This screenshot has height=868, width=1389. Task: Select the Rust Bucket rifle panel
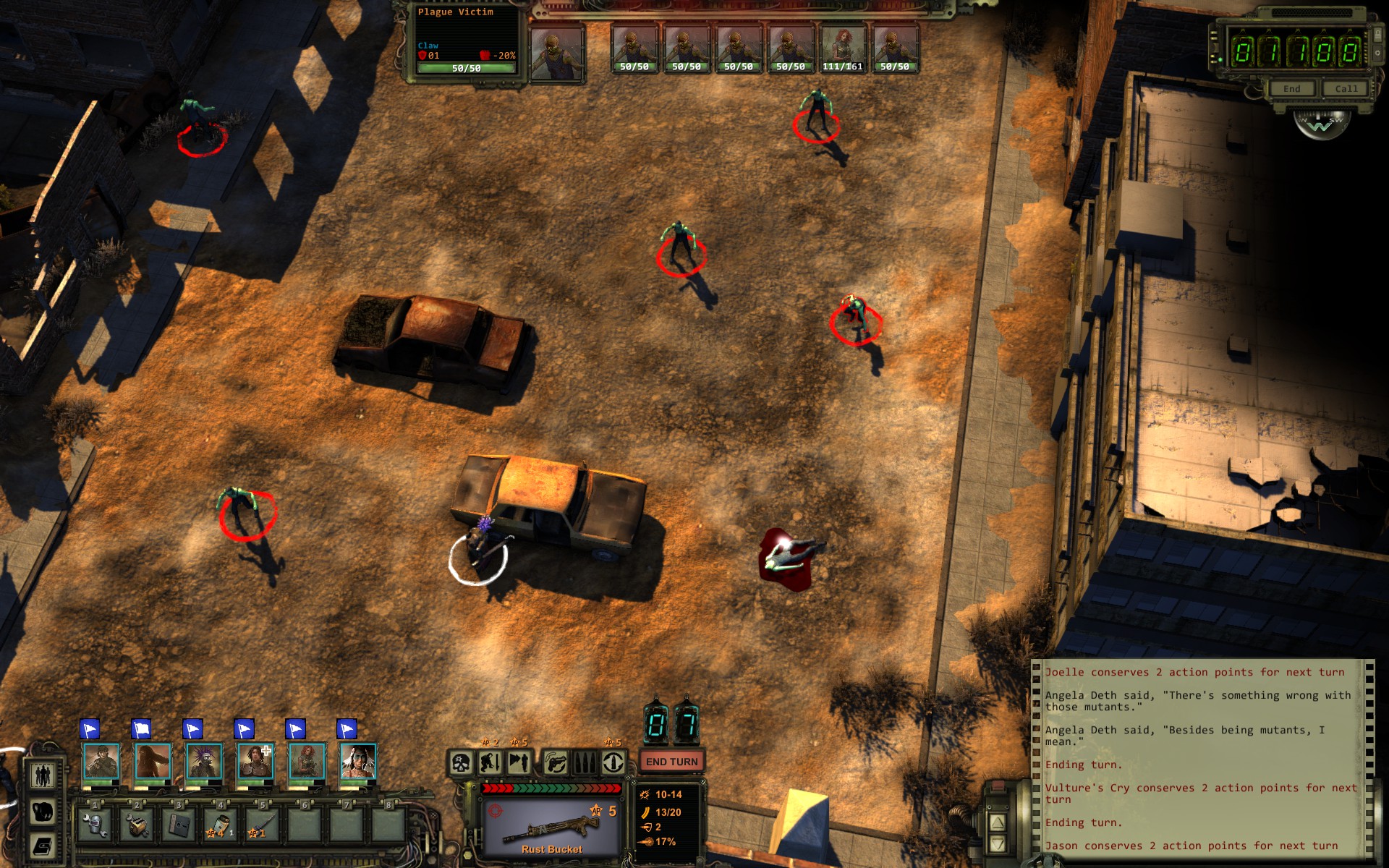coord(551,827)
